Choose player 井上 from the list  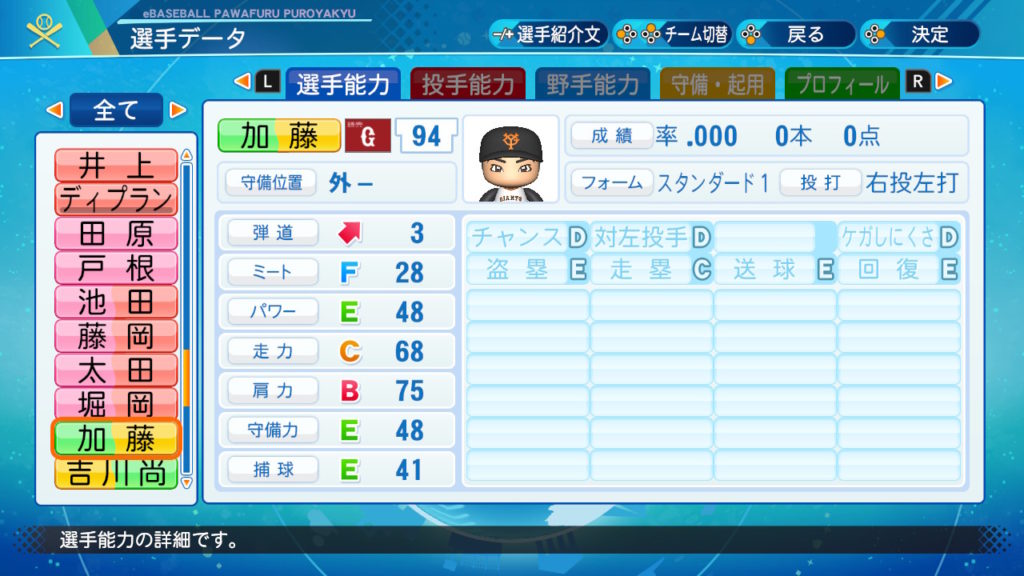click(116, 164)
